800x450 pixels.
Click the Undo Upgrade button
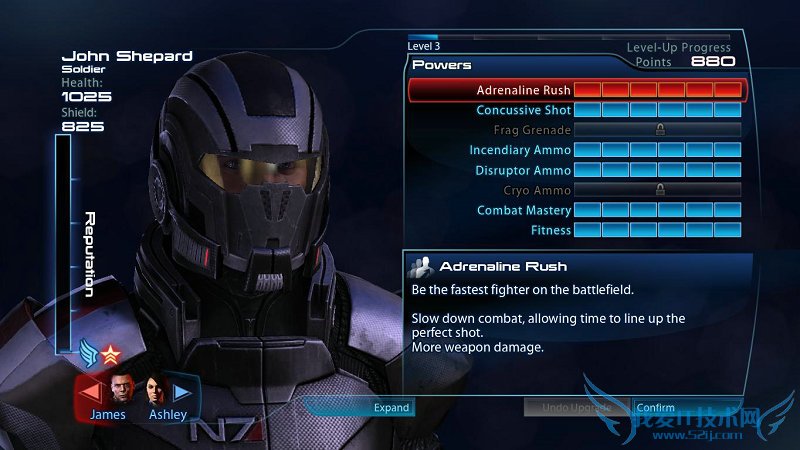pyautogui.click(x=575, y=407)
